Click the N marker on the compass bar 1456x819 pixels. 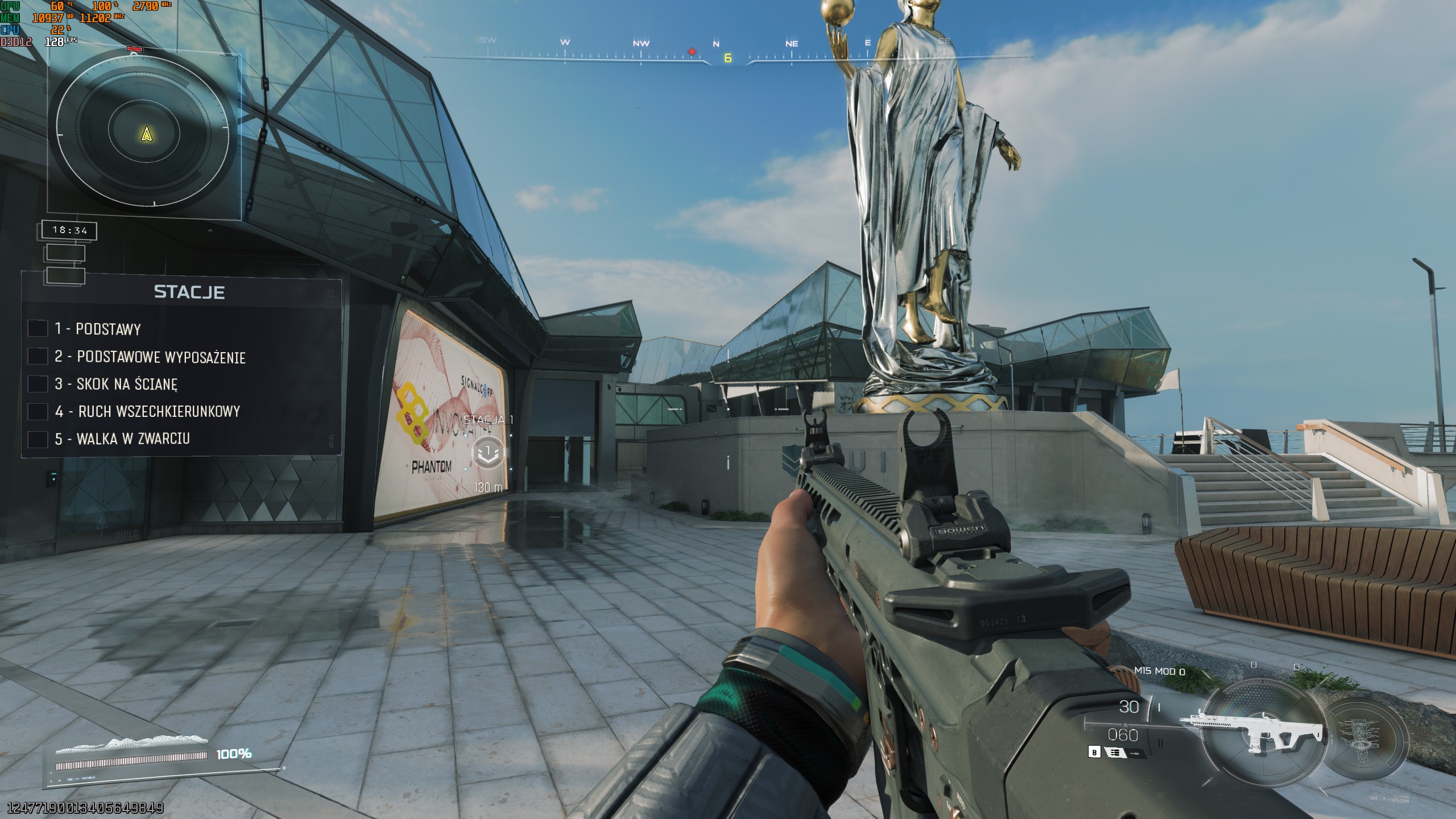coord(715,43)
